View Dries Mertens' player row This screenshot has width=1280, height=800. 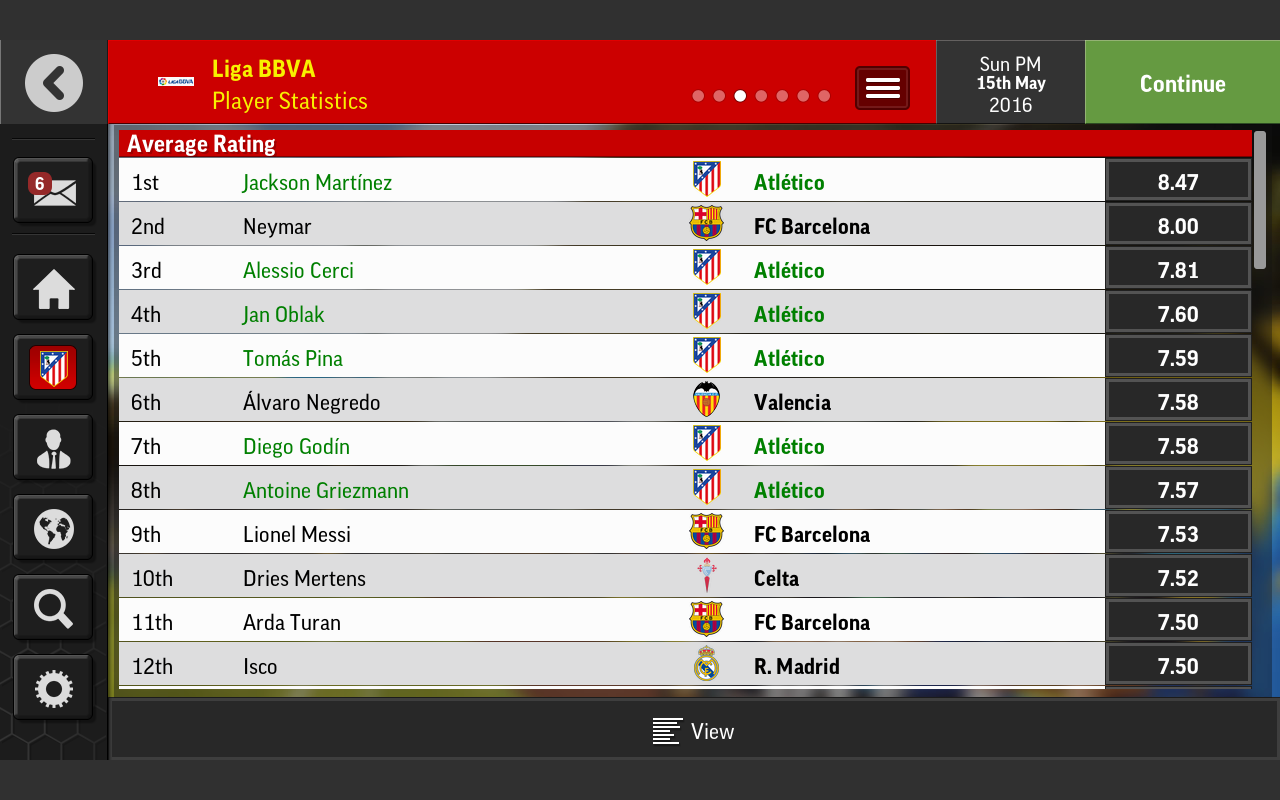click(x=304, y=579)
